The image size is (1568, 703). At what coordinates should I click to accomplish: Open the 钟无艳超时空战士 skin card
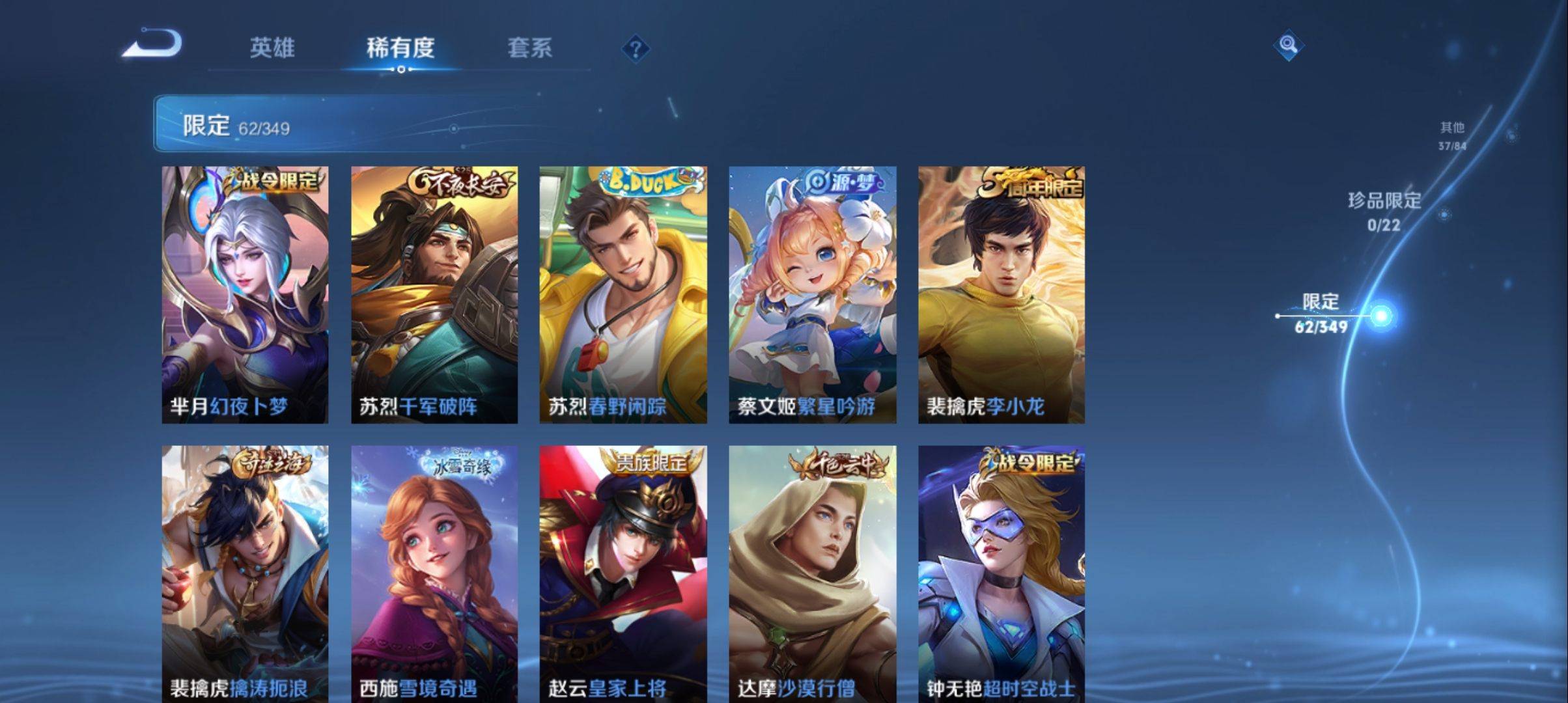(1000, 573)
